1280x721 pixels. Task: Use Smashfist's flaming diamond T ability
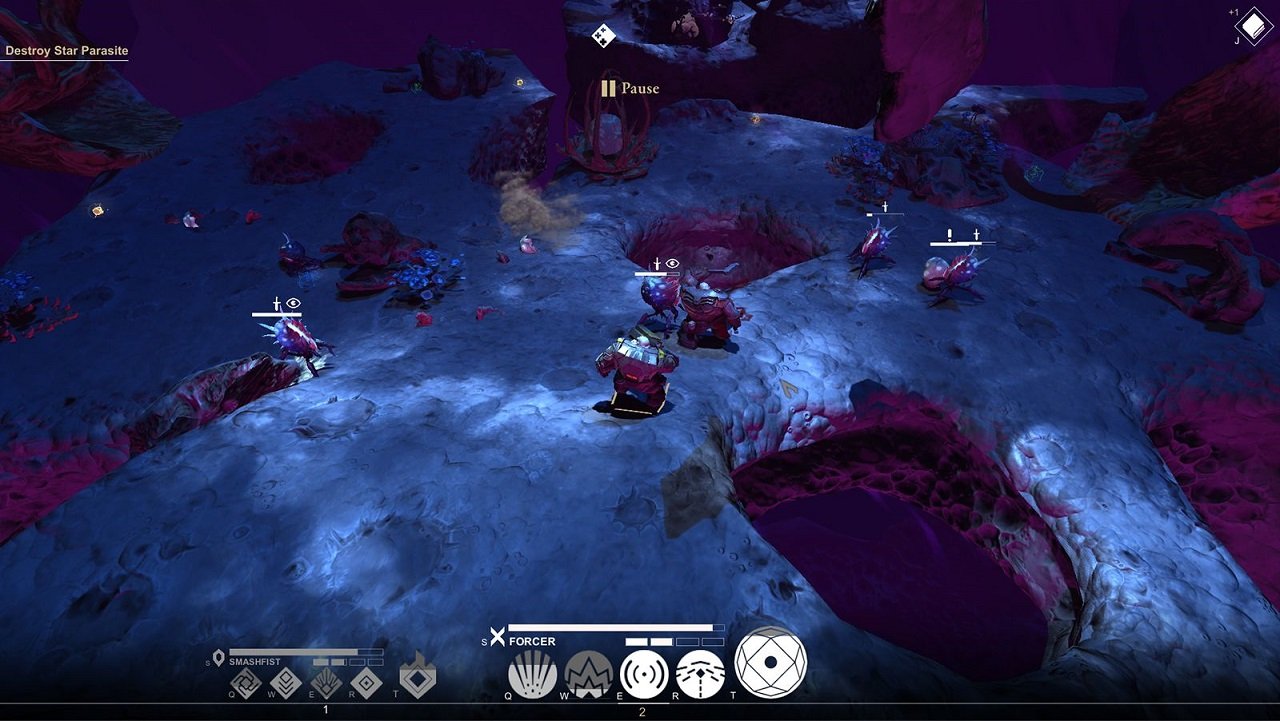pyautogui.click(x=417, y=677)
